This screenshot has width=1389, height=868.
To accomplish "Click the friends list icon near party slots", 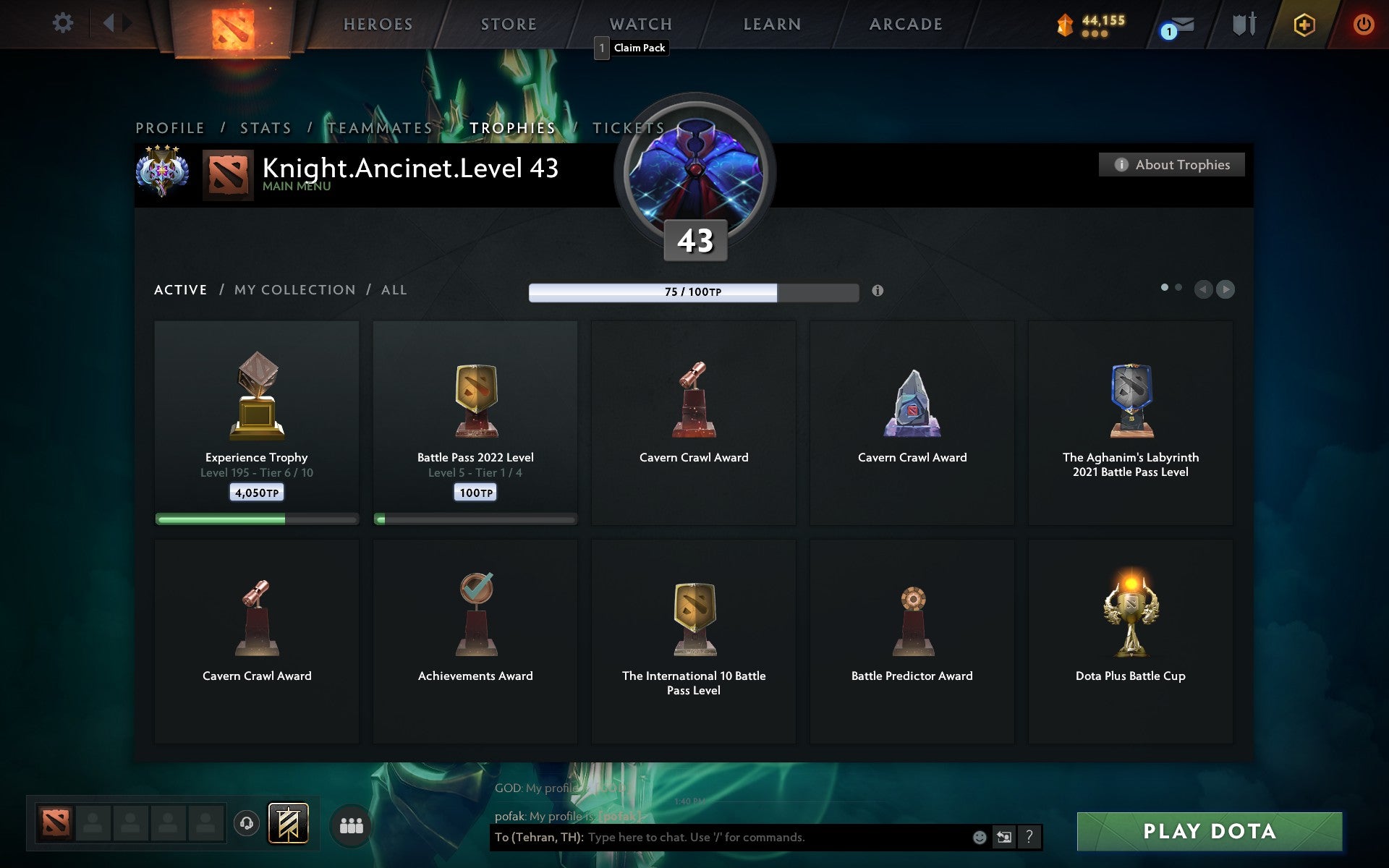I will coord(352,823).
